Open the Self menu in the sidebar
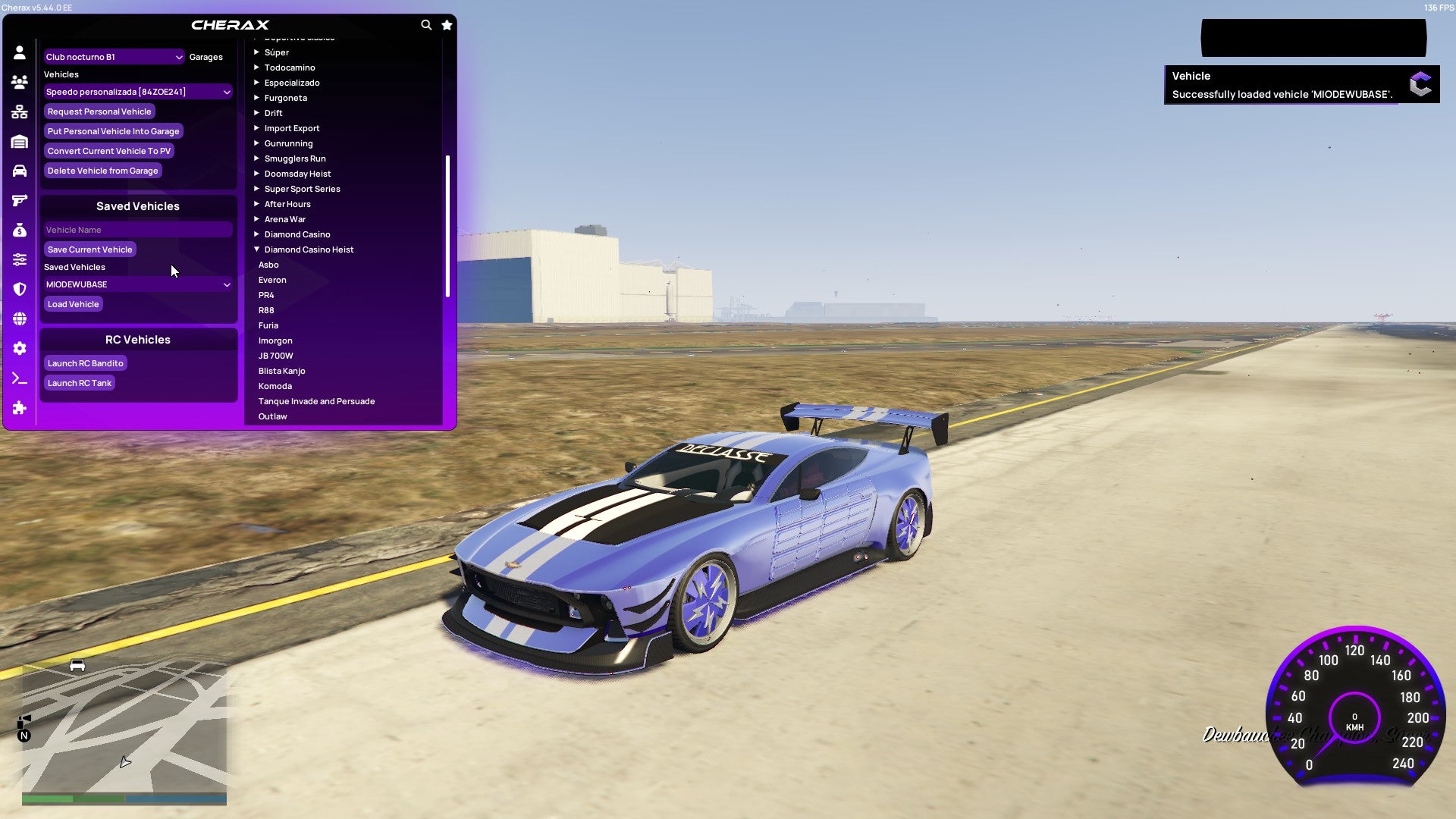1456x819 pixels. (20, 52)
